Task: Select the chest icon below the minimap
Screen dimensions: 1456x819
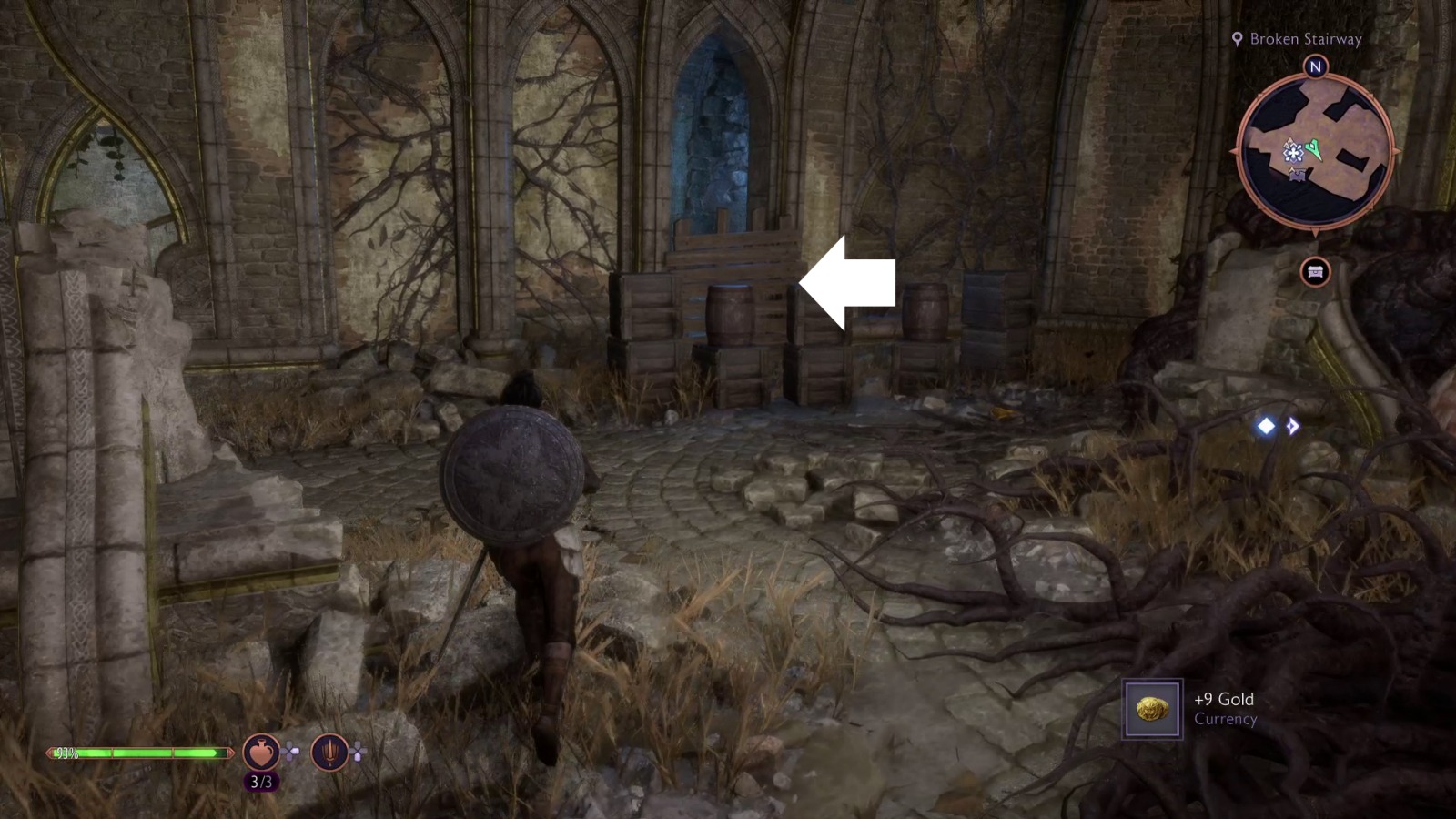Action: point(1316,272)
